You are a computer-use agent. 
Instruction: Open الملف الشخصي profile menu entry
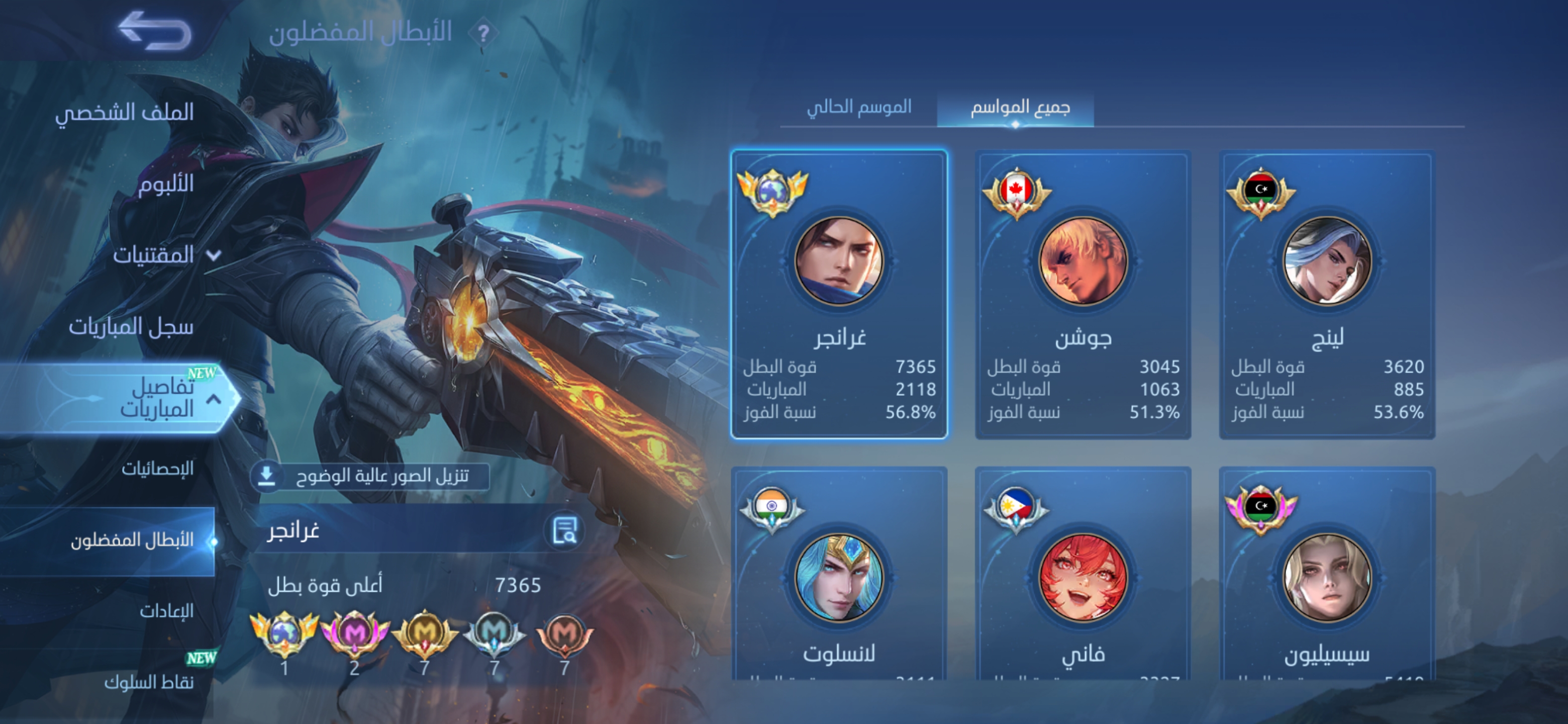[125, 112]
